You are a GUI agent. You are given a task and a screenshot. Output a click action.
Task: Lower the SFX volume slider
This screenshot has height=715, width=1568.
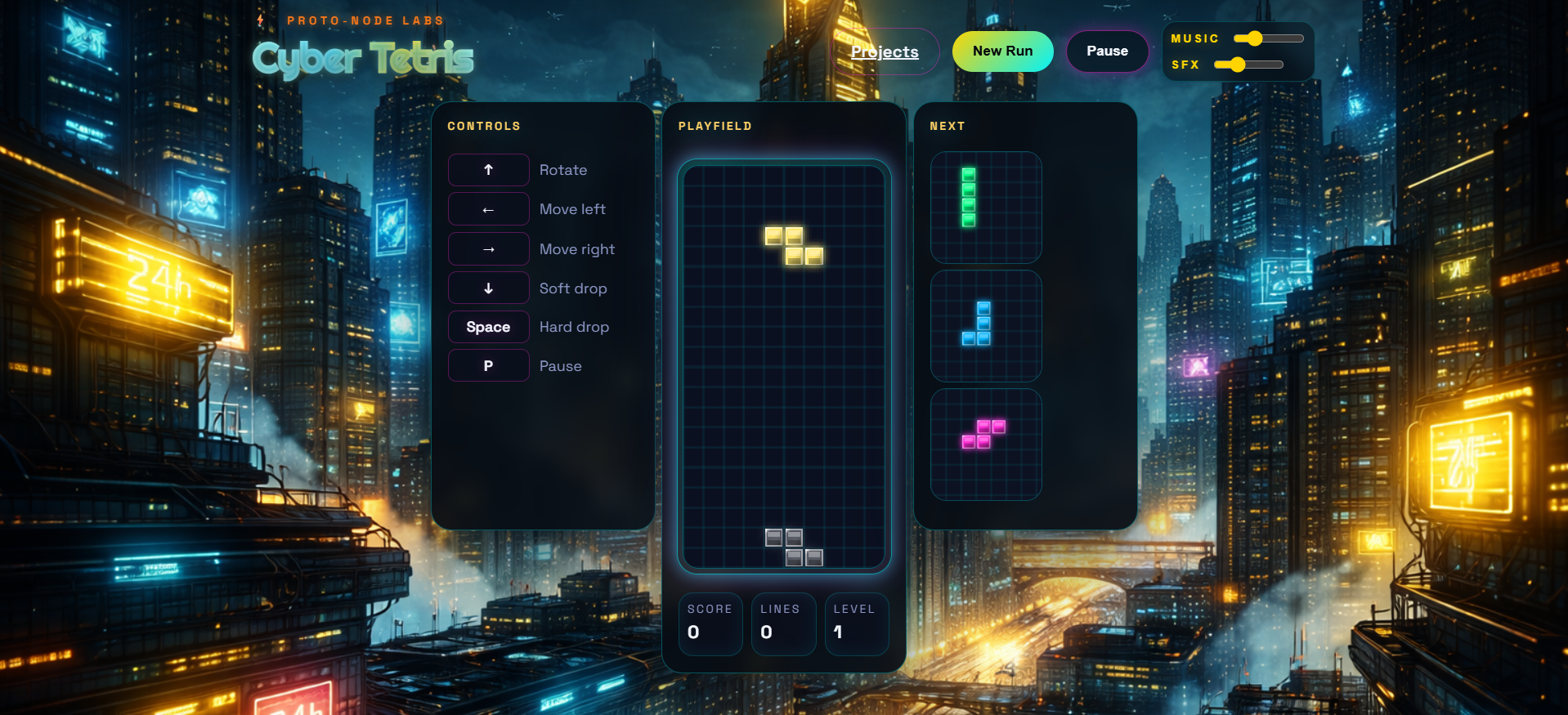coord(1237,64)
